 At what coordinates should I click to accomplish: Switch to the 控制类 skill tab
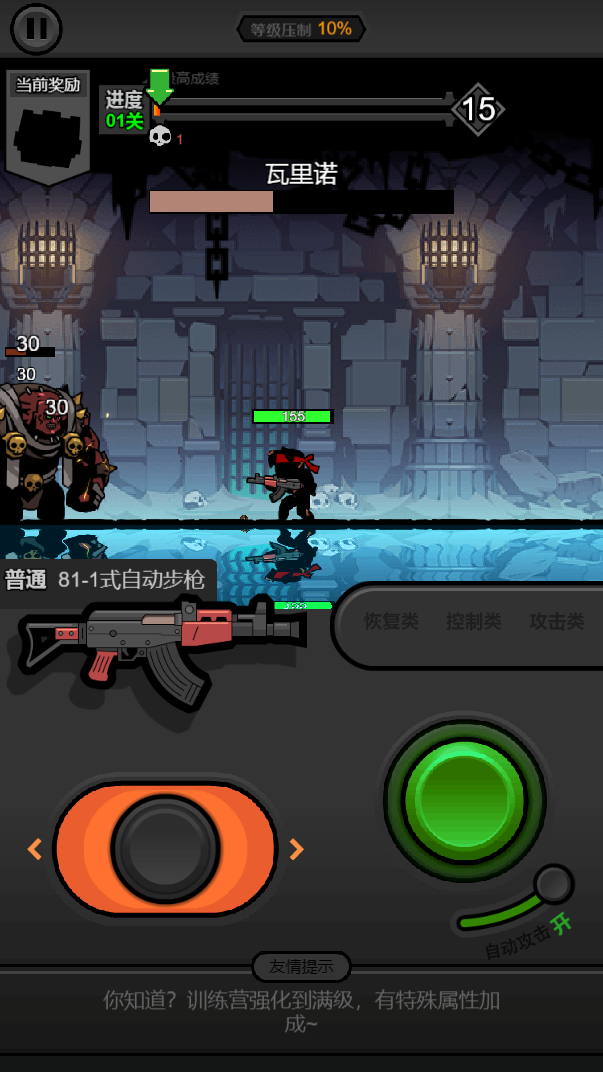[x=473, y=622]
